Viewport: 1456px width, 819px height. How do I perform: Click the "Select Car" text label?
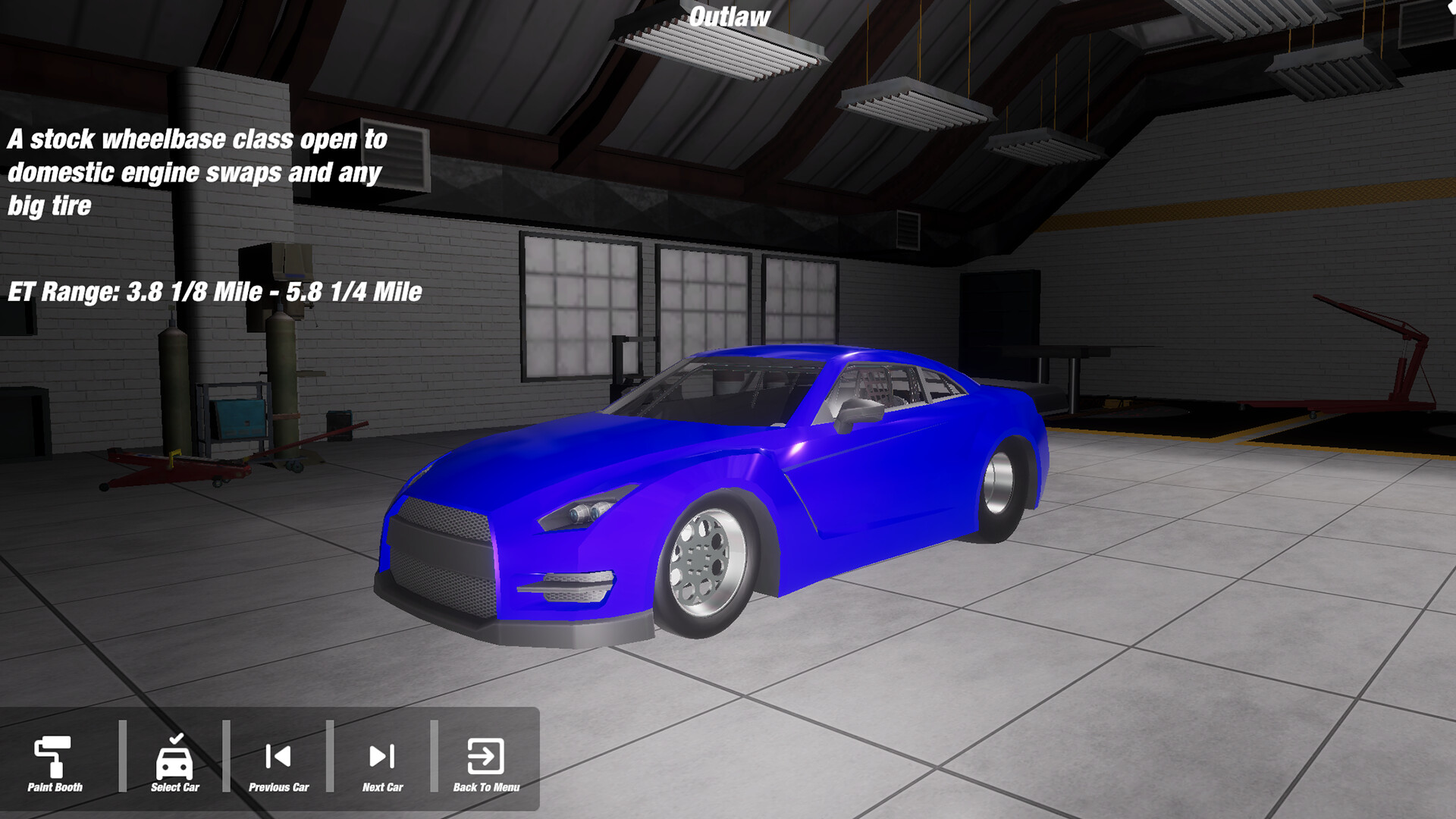[x=175, y=786]
